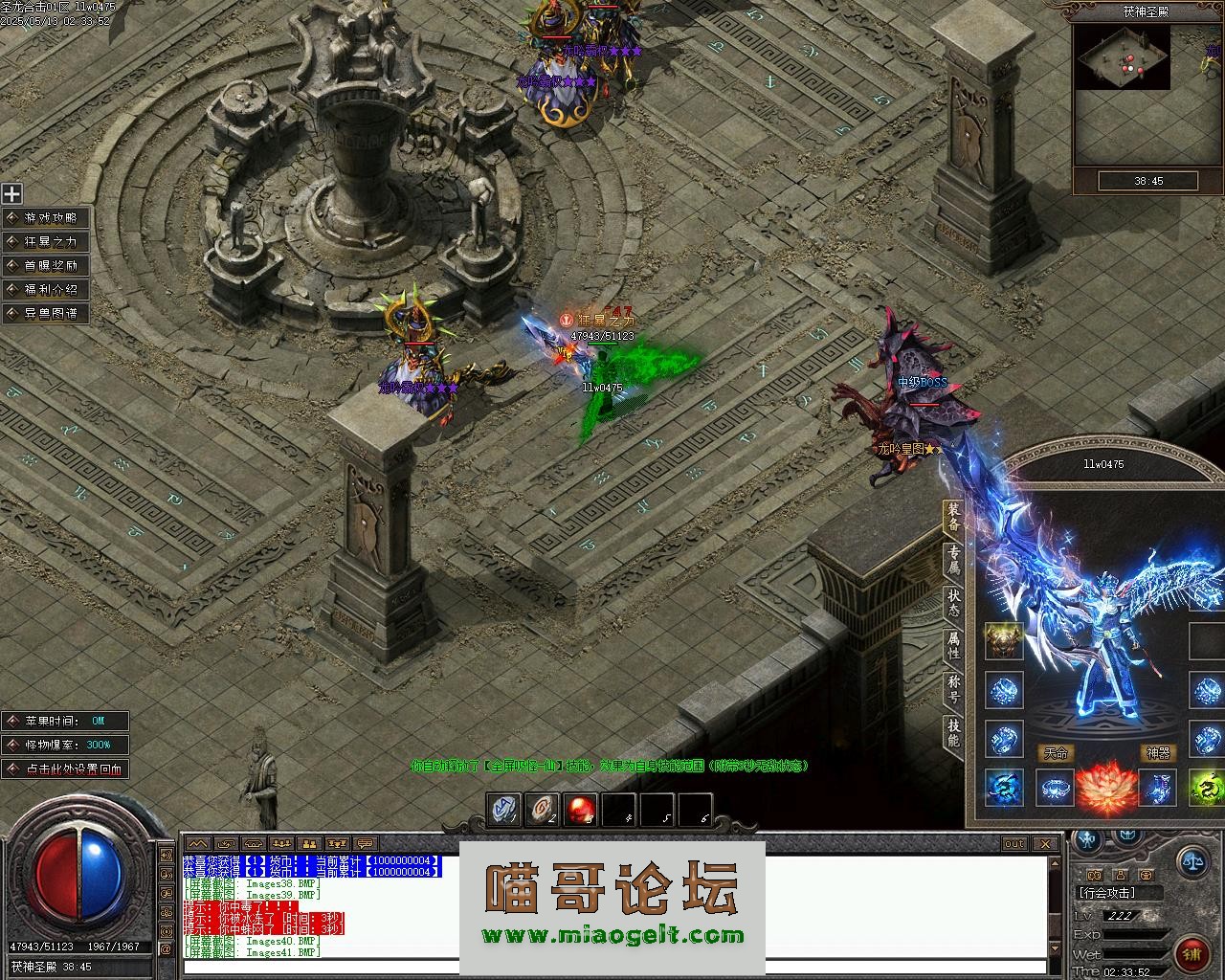This screenshot has width=1225, height=980.
Task: Use the red potion in hotbar slot 3
Action: tap(580, 810)
